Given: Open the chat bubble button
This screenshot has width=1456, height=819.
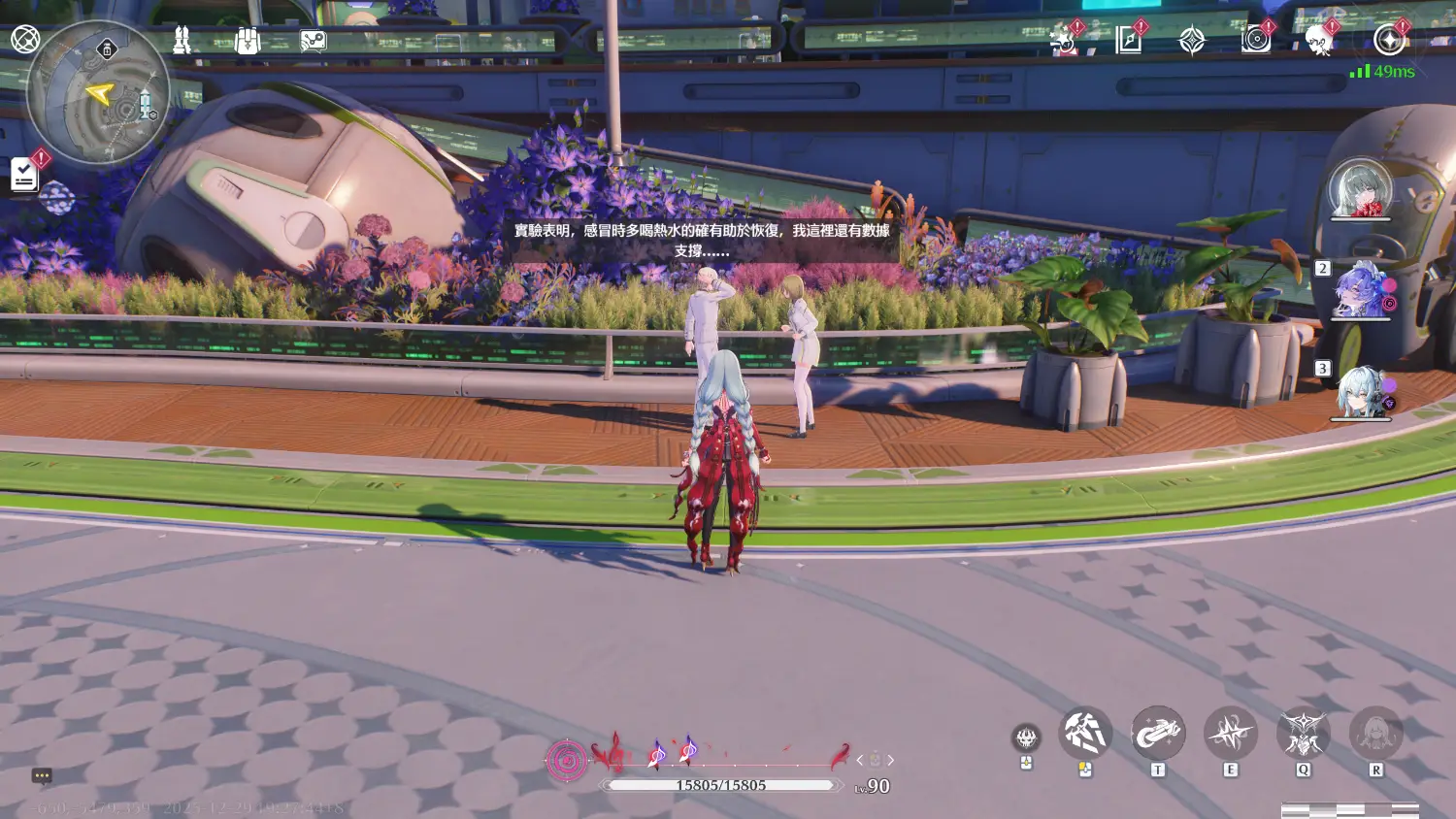Looking at the screenshot, I should (42, 775).
